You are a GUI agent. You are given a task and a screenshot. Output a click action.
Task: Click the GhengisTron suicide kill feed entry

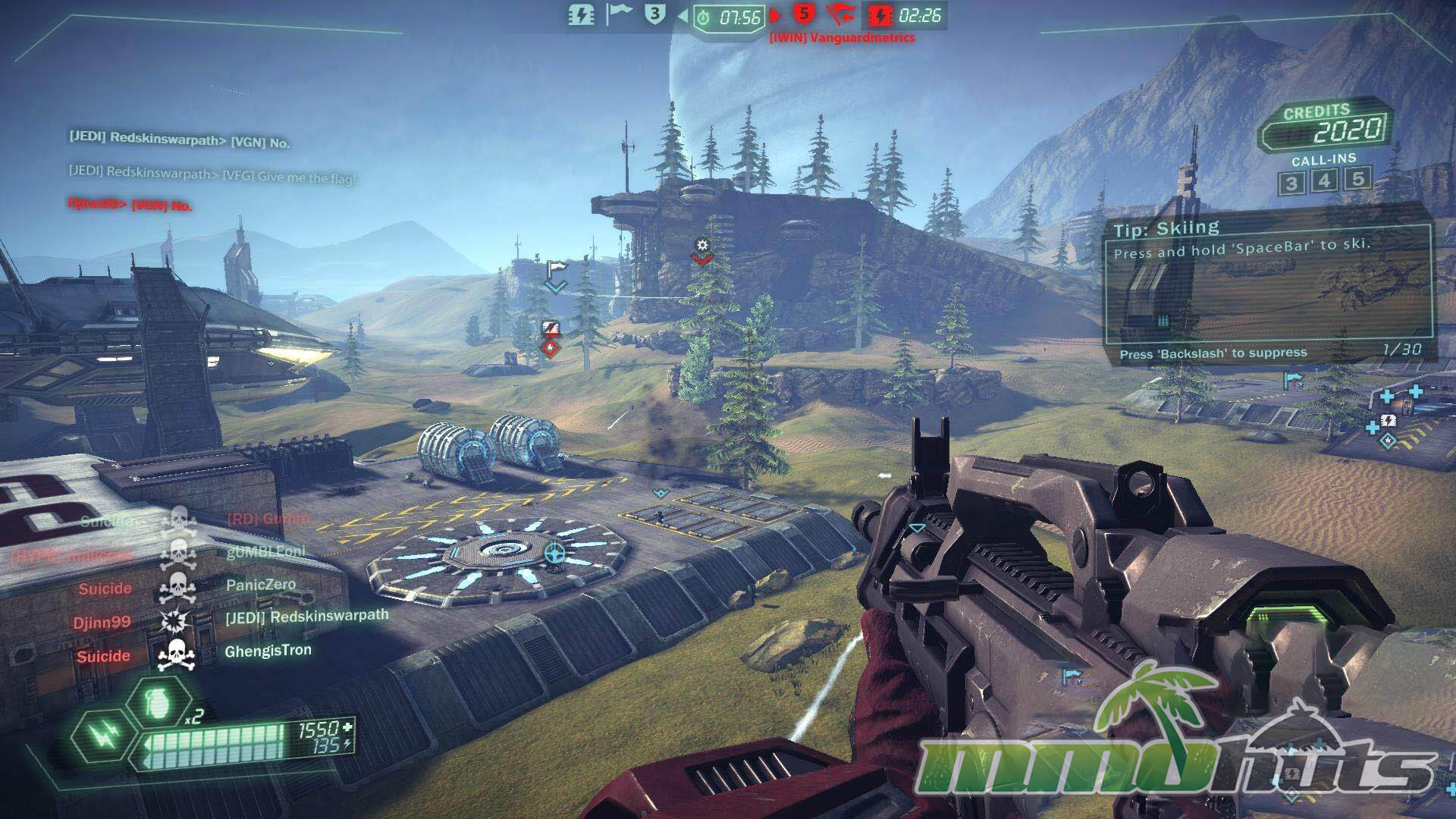click(x=193, y=653)
